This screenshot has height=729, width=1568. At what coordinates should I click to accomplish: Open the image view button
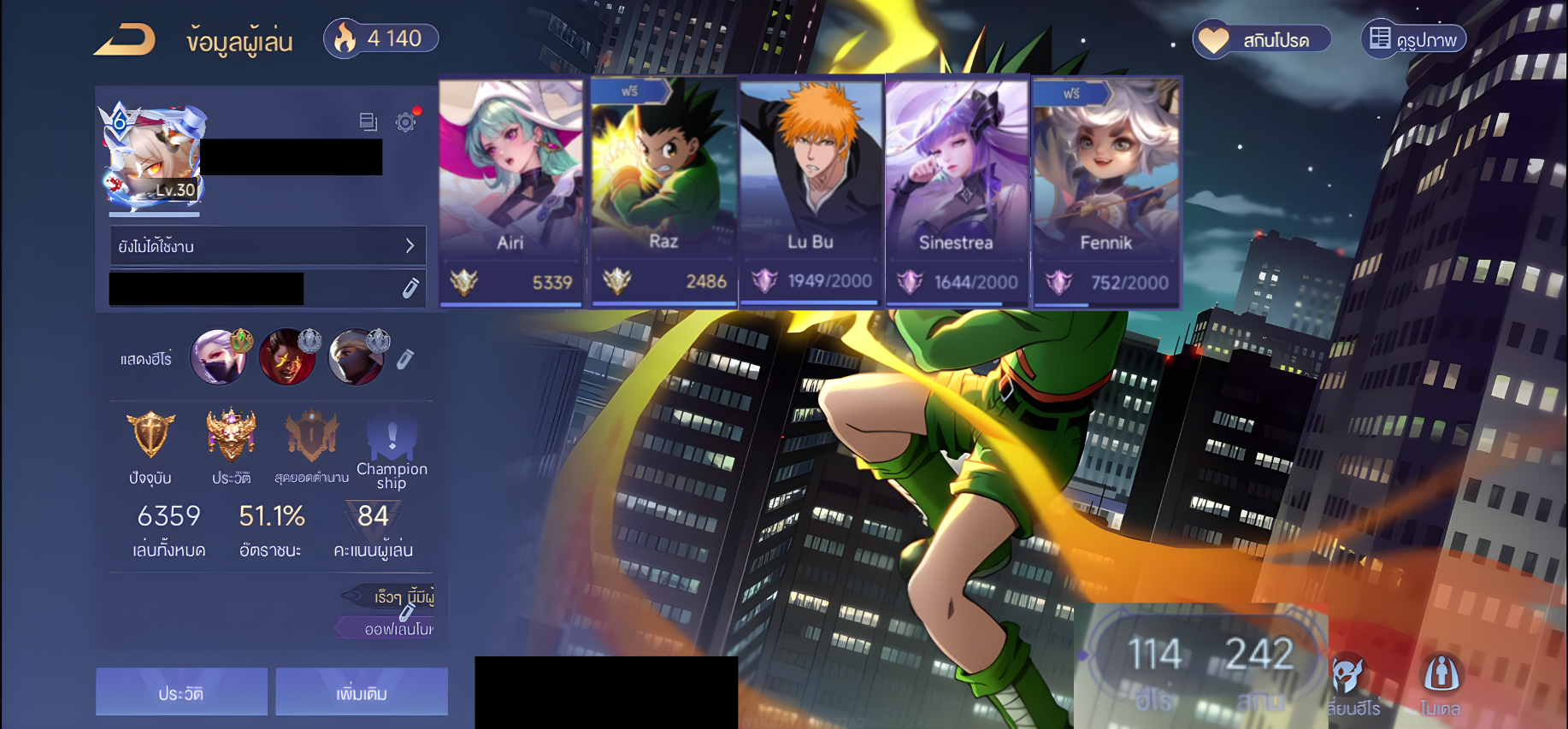tap(1414, 39)
